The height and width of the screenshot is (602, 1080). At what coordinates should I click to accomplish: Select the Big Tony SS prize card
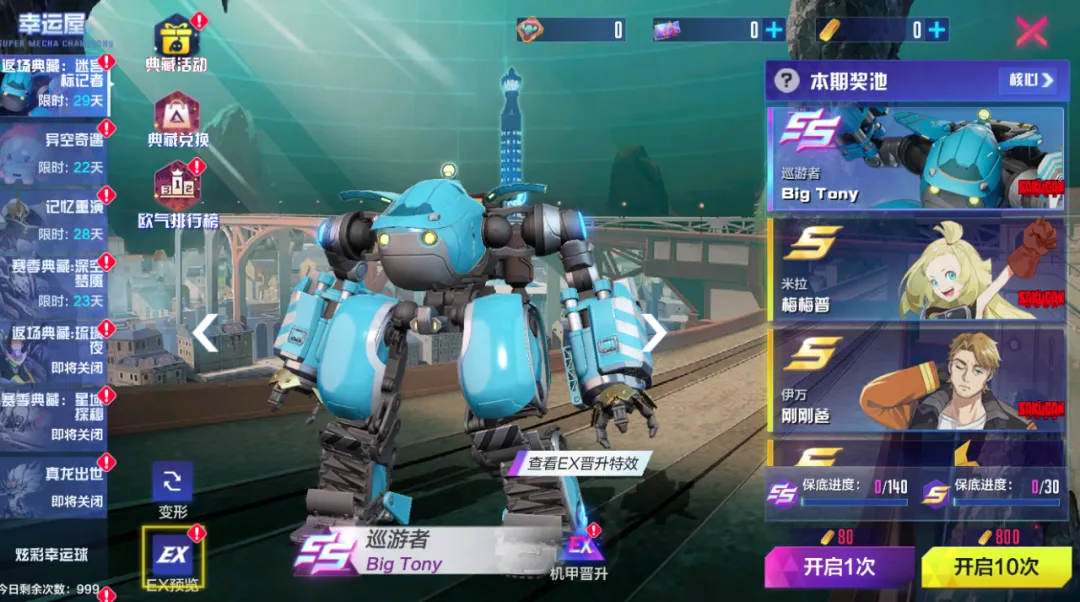coord(915,159)
